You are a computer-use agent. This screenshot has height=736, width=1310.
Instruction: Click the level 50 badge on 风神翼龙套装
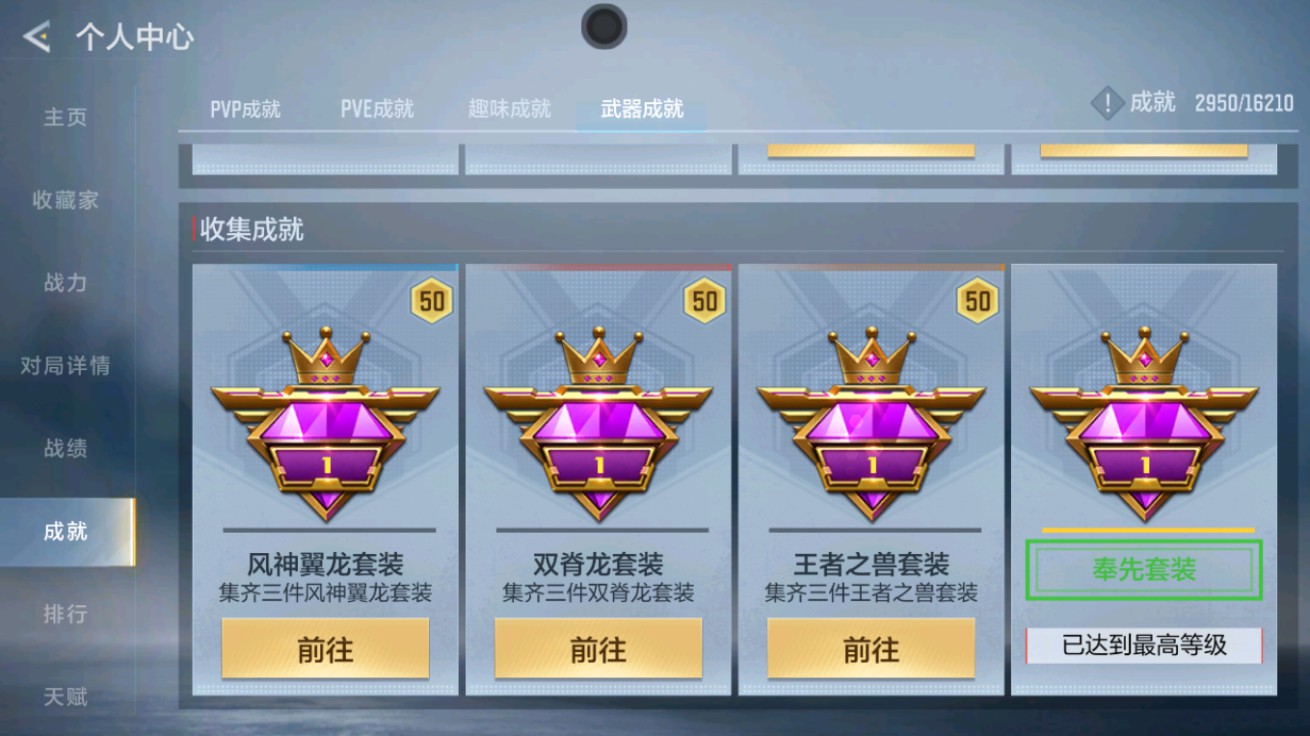[430, 300]
